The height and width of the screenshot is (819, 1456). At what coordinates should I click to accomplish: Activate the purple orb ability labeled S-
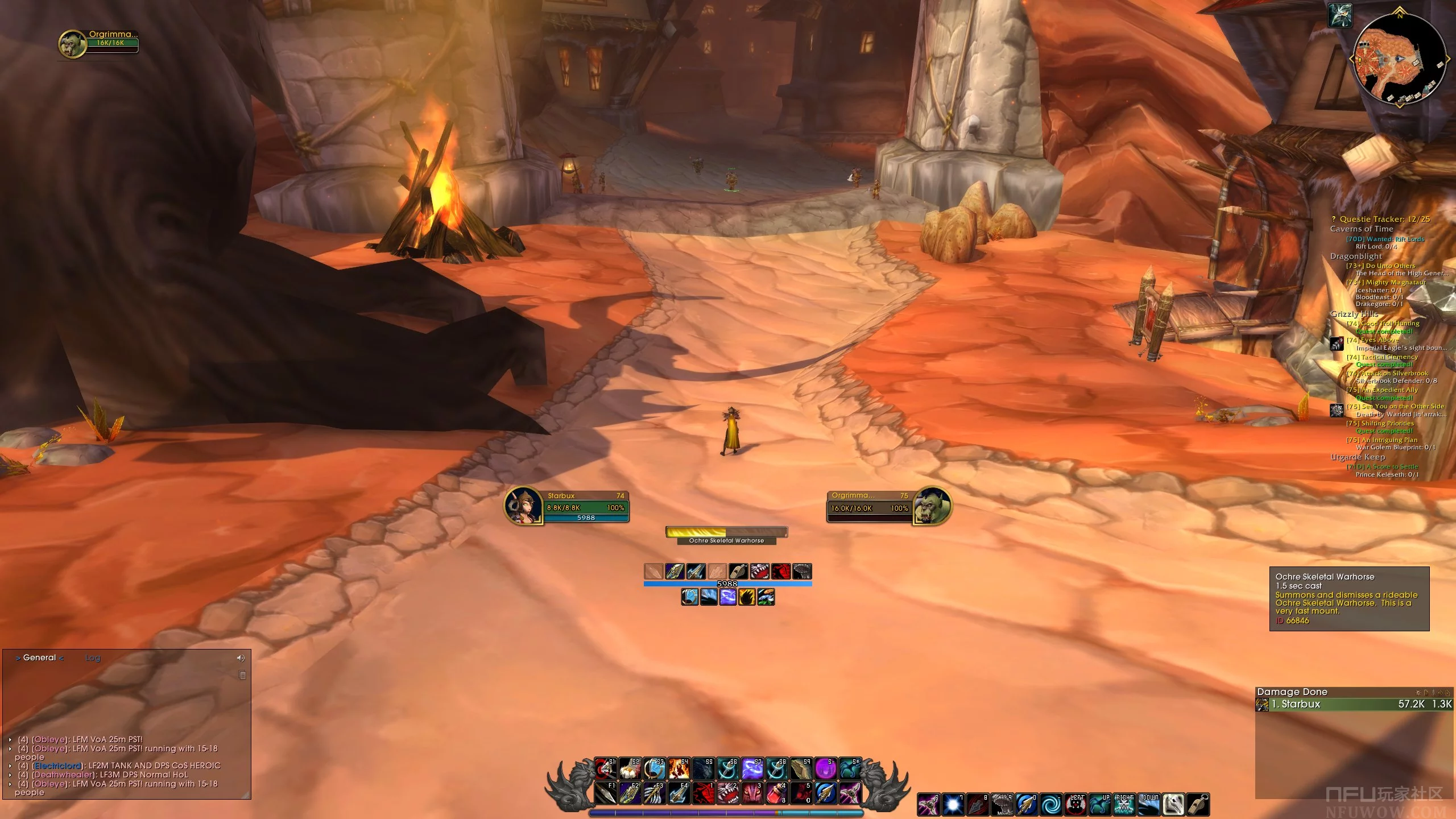coord(825,769)
